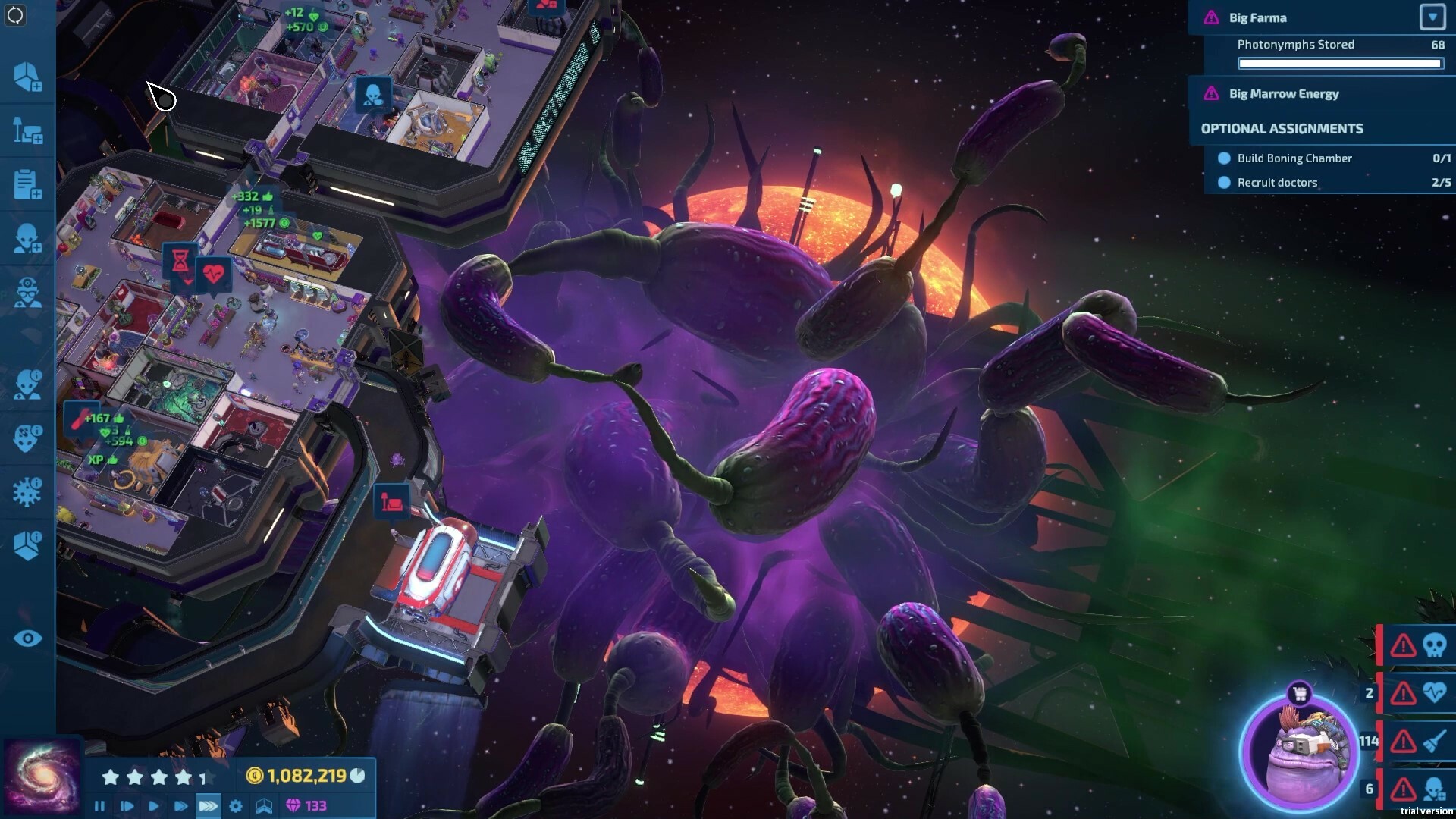
Task: Open the job assignments clipboard
Action: tap(28, 184)
